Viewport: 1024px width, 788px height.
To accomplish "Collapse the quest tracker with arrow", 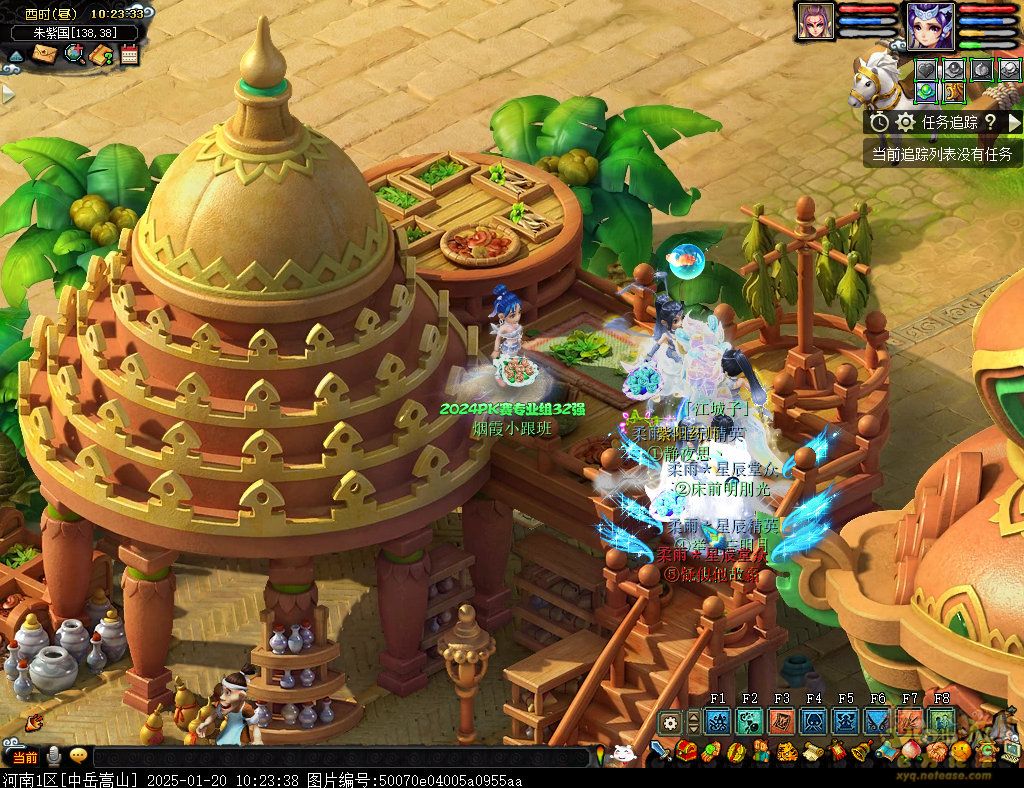I will click(x=1013, y=122).
